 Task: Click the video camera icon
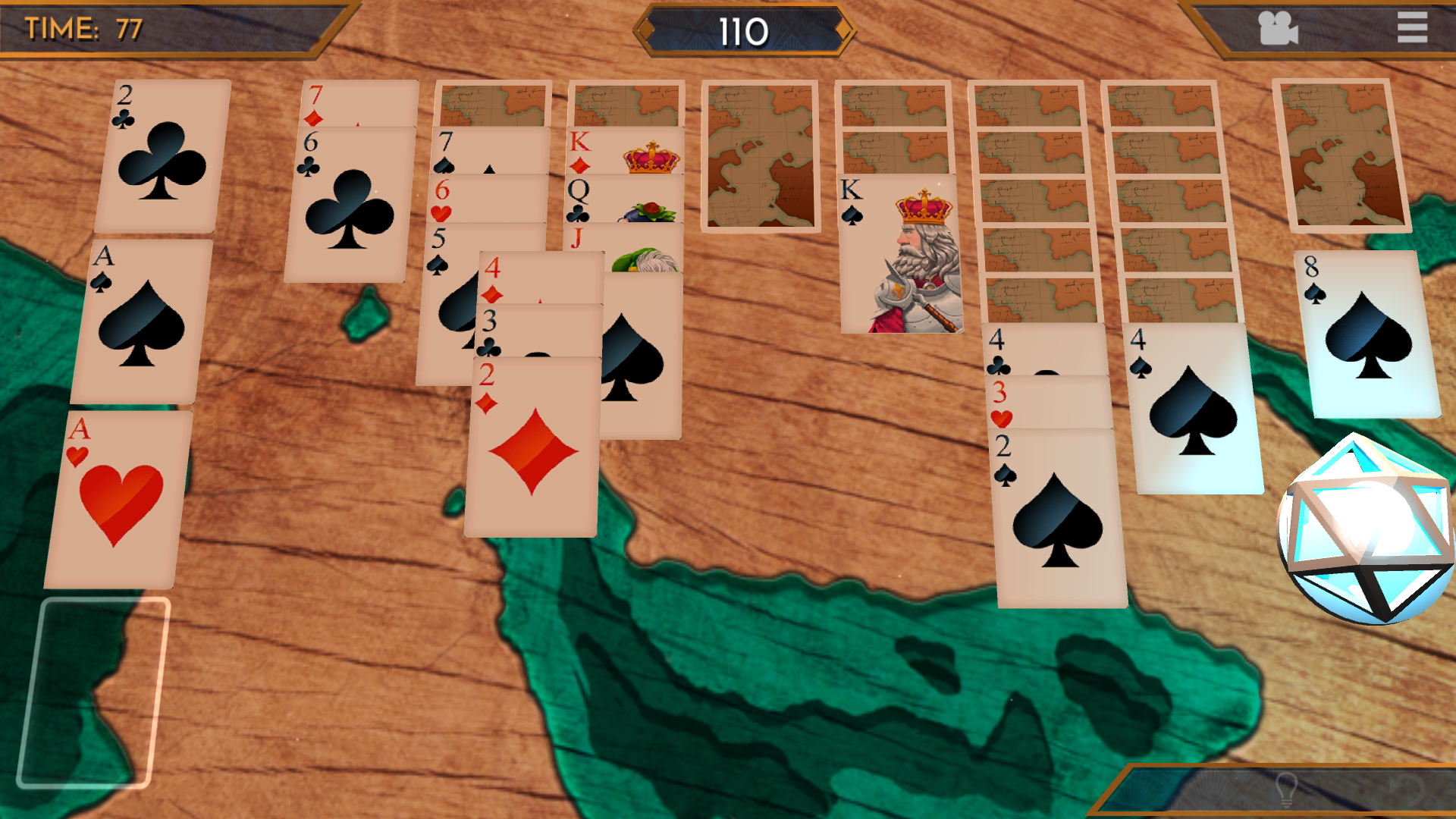[x=1278, y=29]
